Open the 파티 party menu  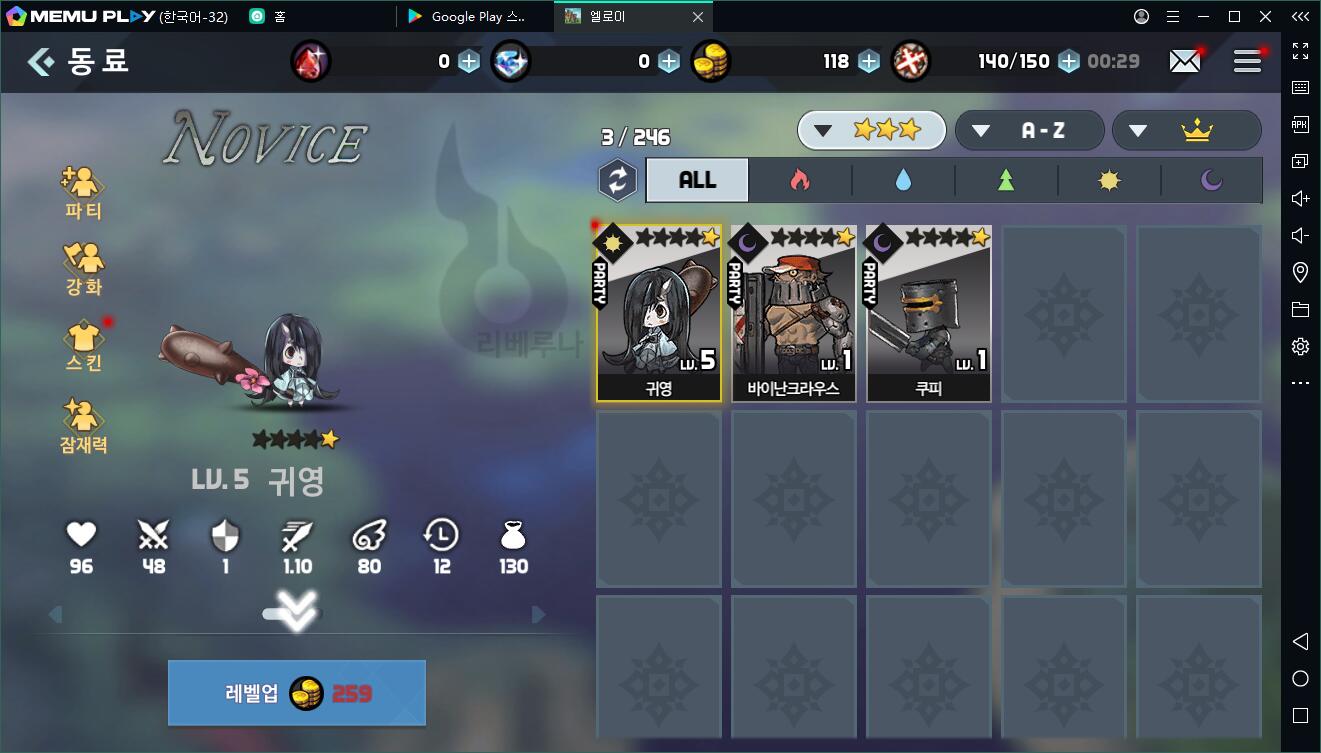(84, 192)
